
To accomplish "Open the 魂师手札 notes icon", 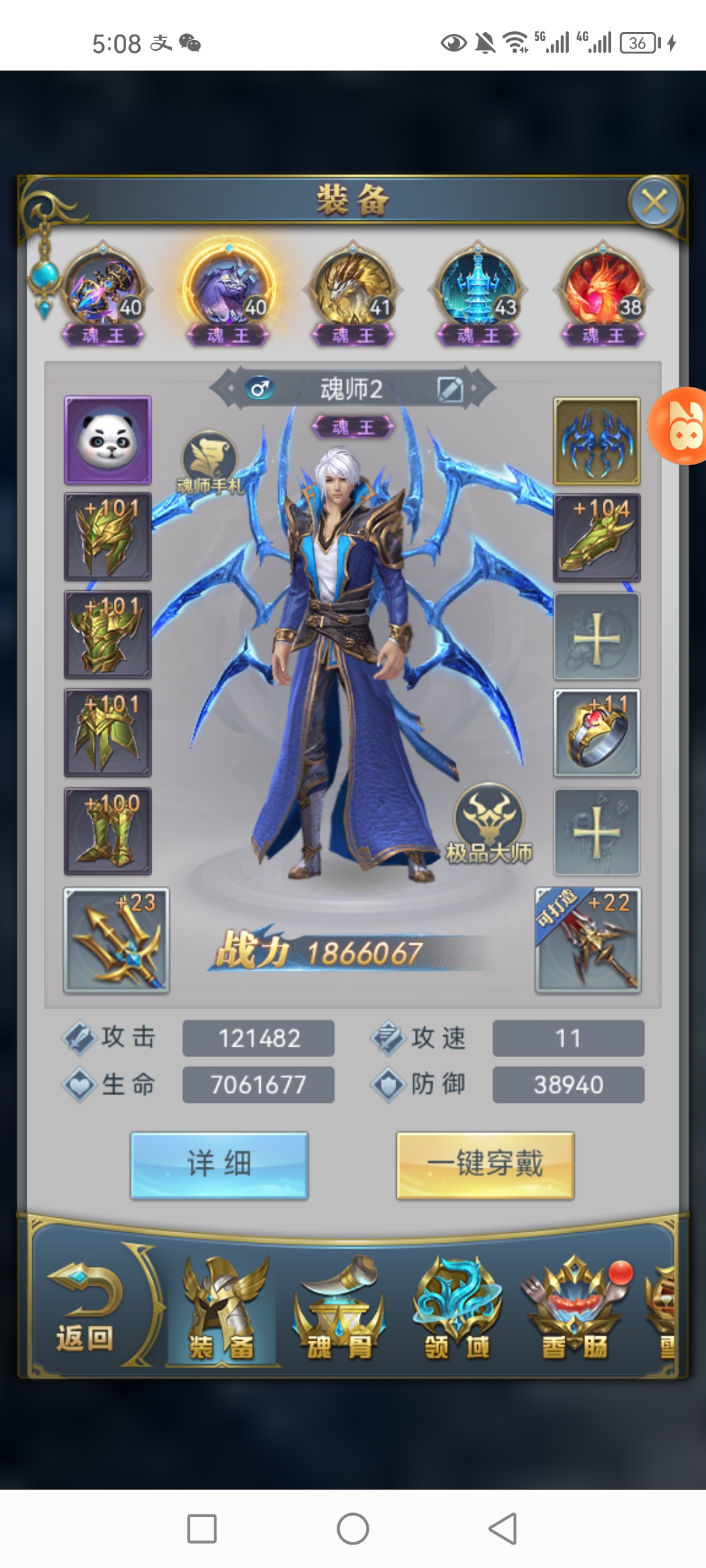I will (209, 461).
